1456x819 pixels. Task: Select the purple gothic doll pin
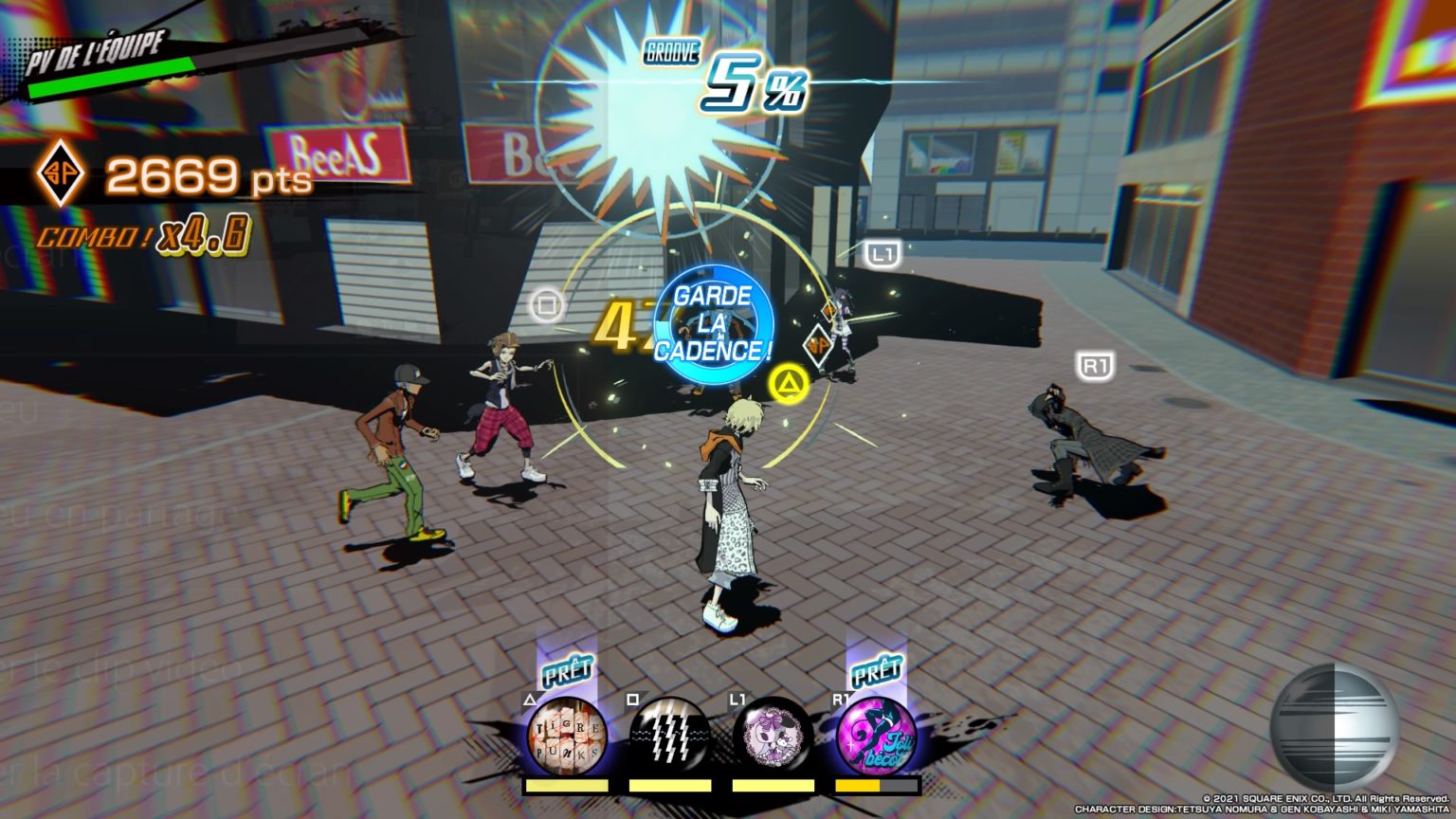pyautogui.click(x=773, y=737)
